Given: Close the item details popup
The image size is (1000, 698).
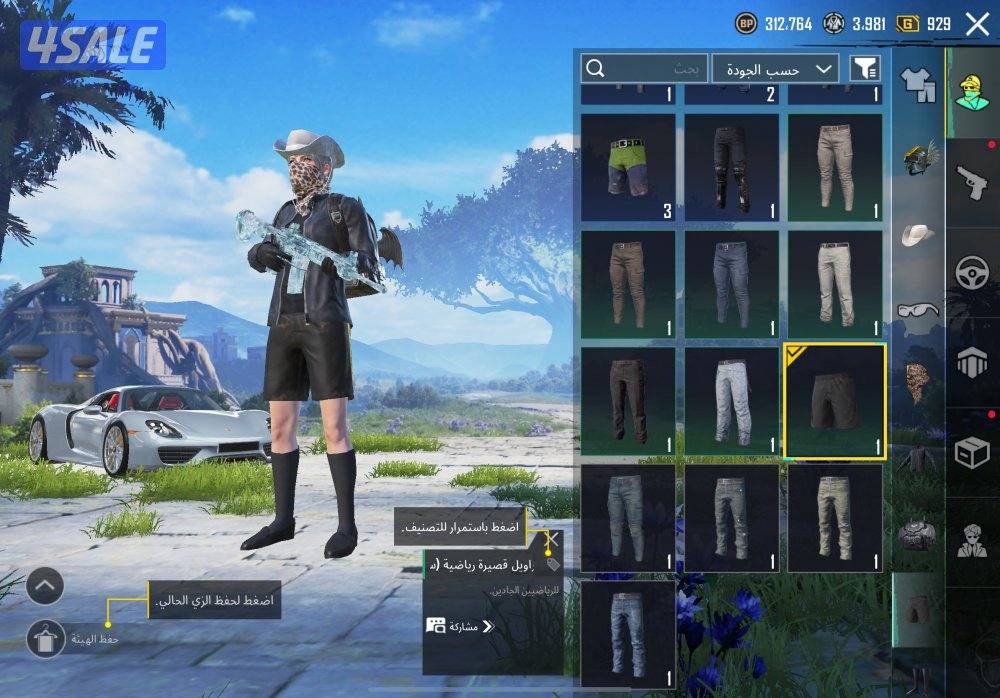Looking at the screenshot, I should coord(552,540).
